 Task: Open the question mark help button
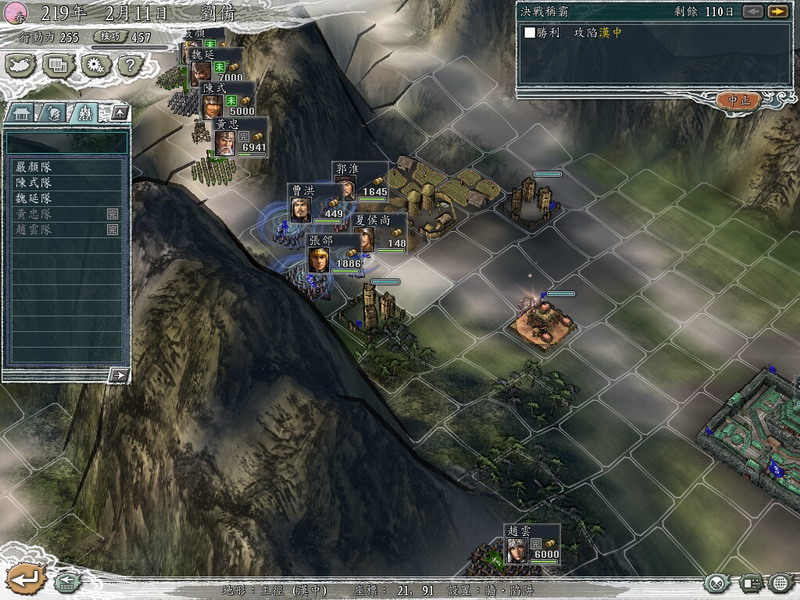click(x=128, y=65)
